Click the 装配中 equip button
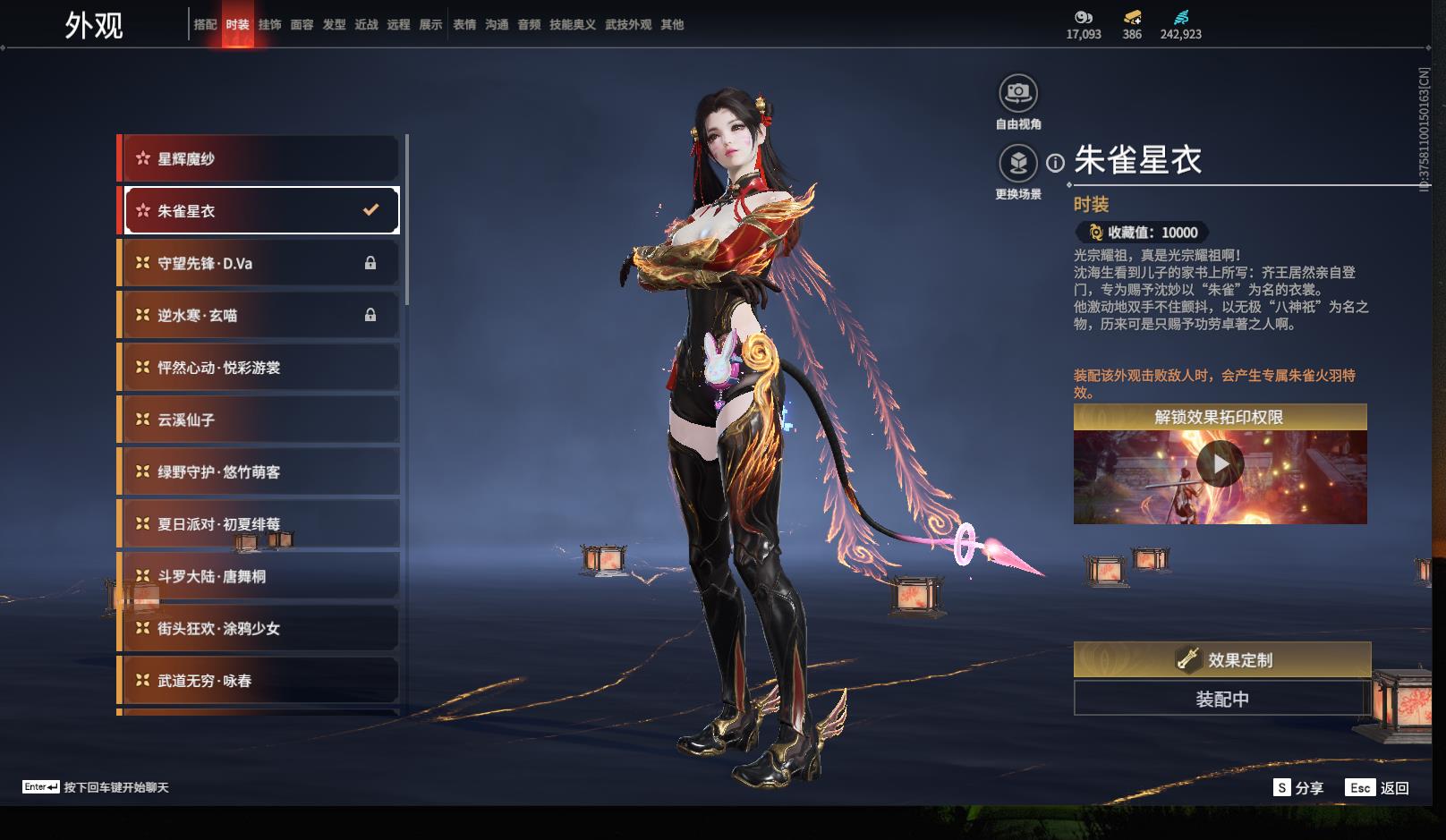The width and height of the screenshot is (1446, 840). click(x=1221, y=699)
